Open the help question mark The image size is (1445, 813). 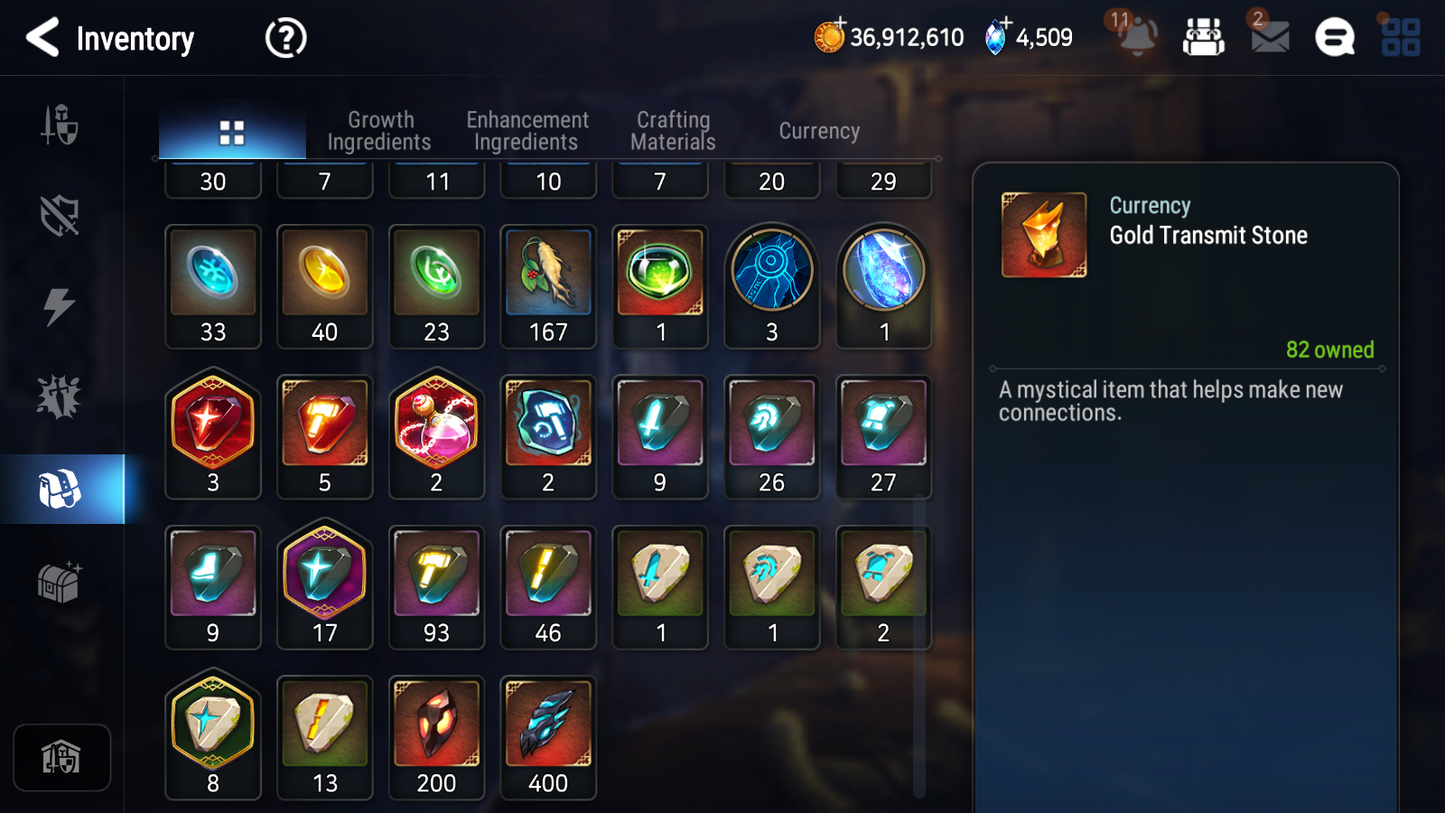285,39
